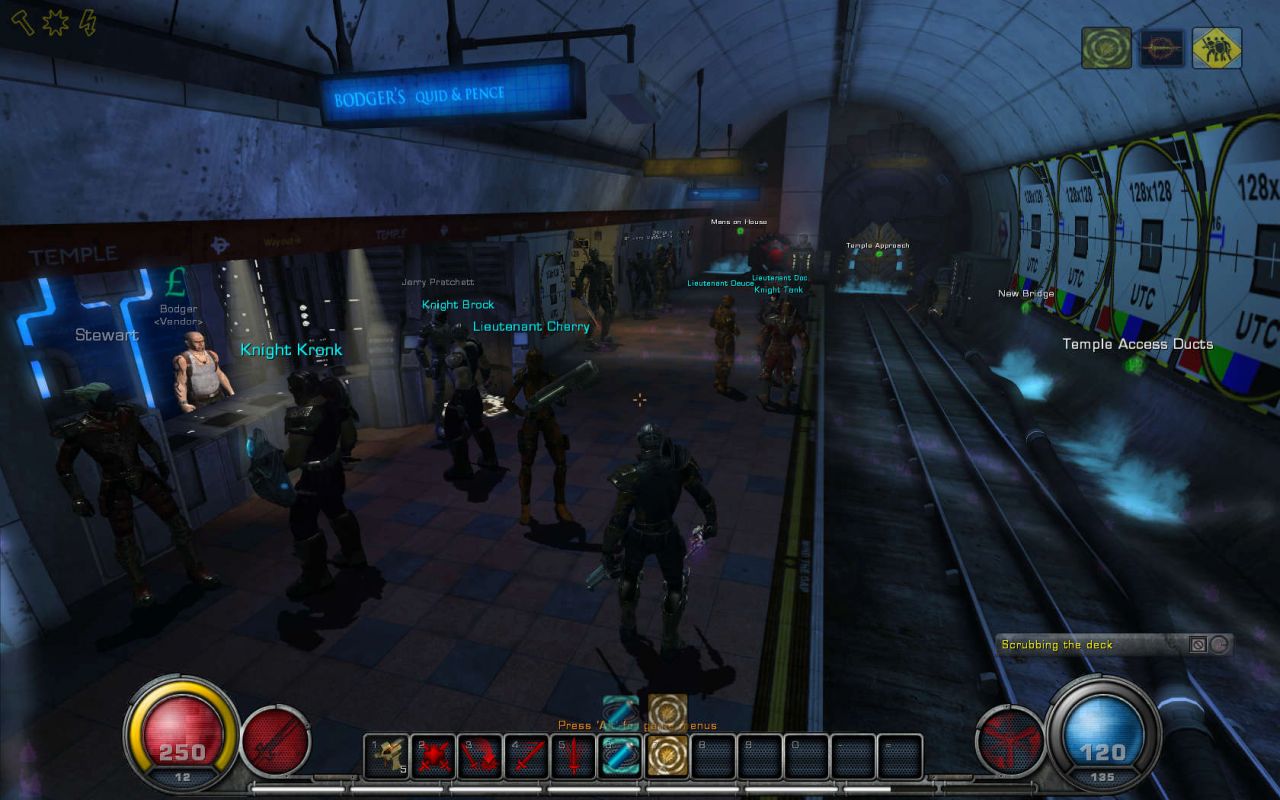Click the crossed-circle button on quest tracker

point(1198,645)
